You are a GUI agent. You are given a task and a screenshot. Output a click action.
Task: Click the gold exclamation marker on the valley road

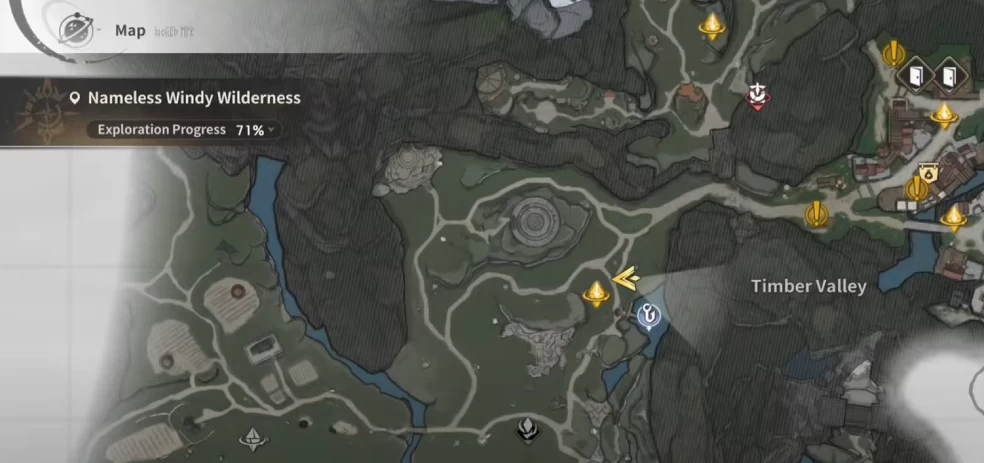pos(817,213)
